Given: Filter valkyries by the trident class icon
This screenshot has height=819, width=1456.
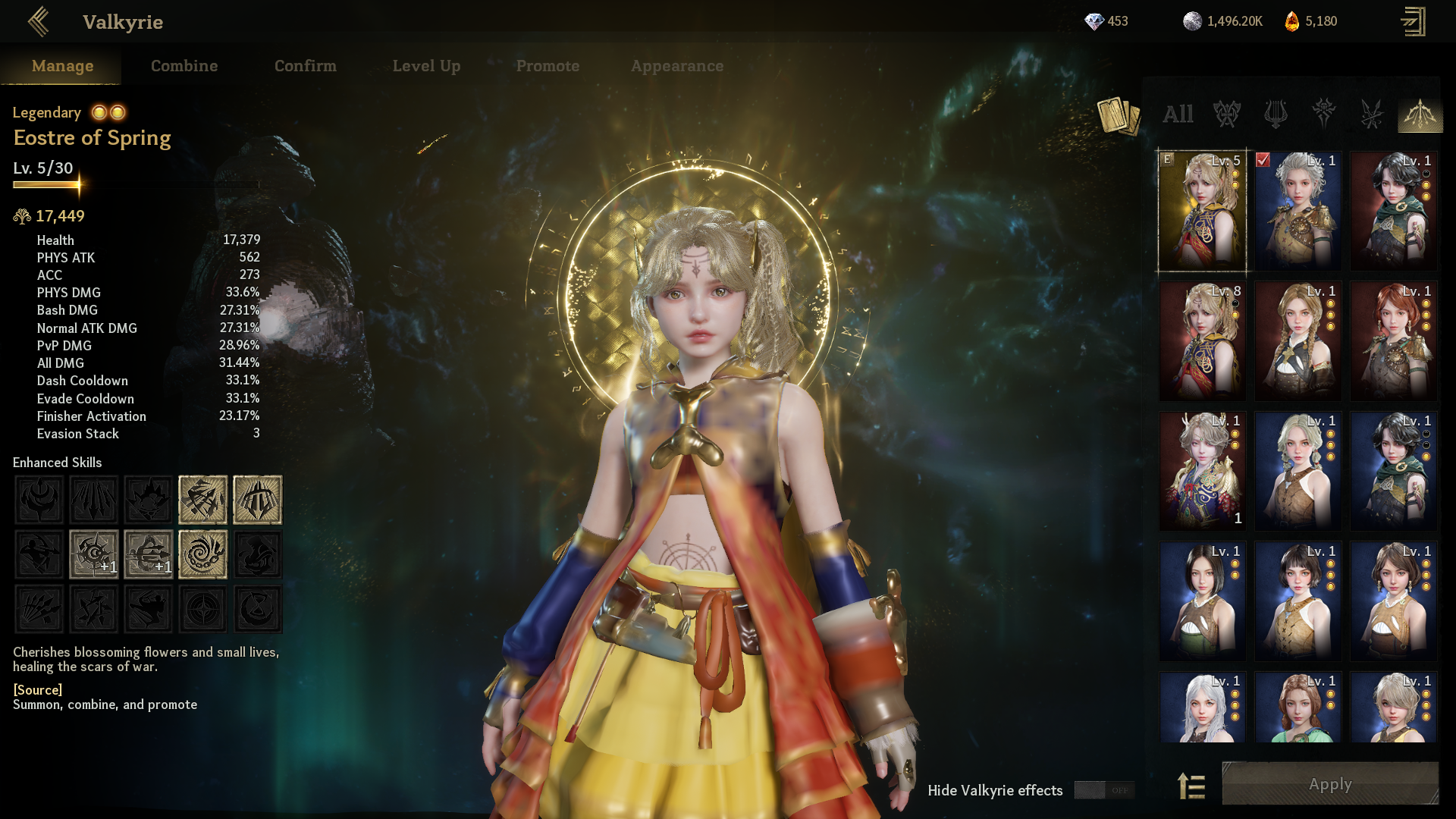Looking at the screenshot, I should pos(1276,115).
